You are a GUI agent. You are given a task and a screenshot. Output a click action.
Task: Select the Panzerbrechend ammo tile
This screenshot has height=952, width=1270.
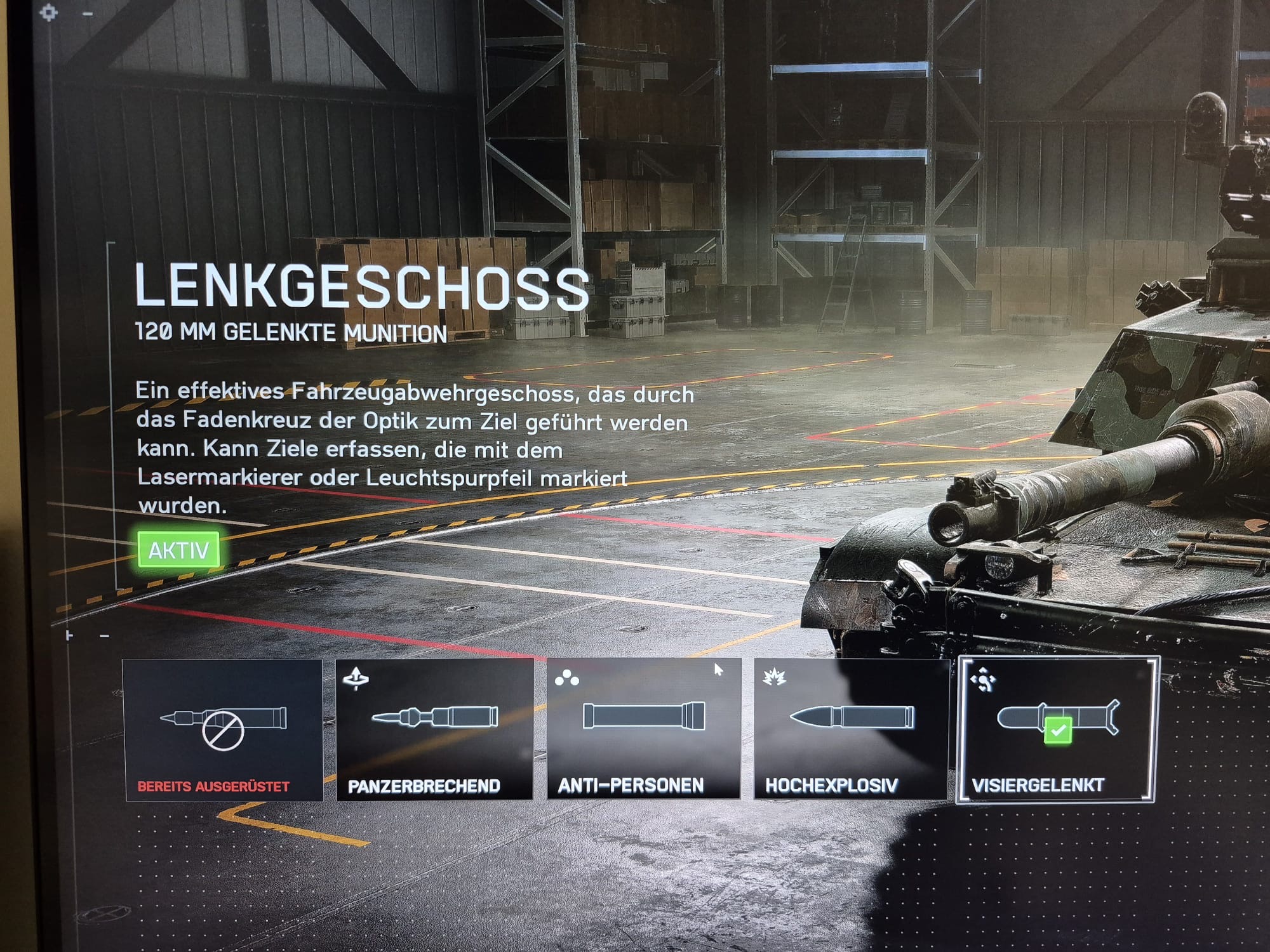pos(435,730)
